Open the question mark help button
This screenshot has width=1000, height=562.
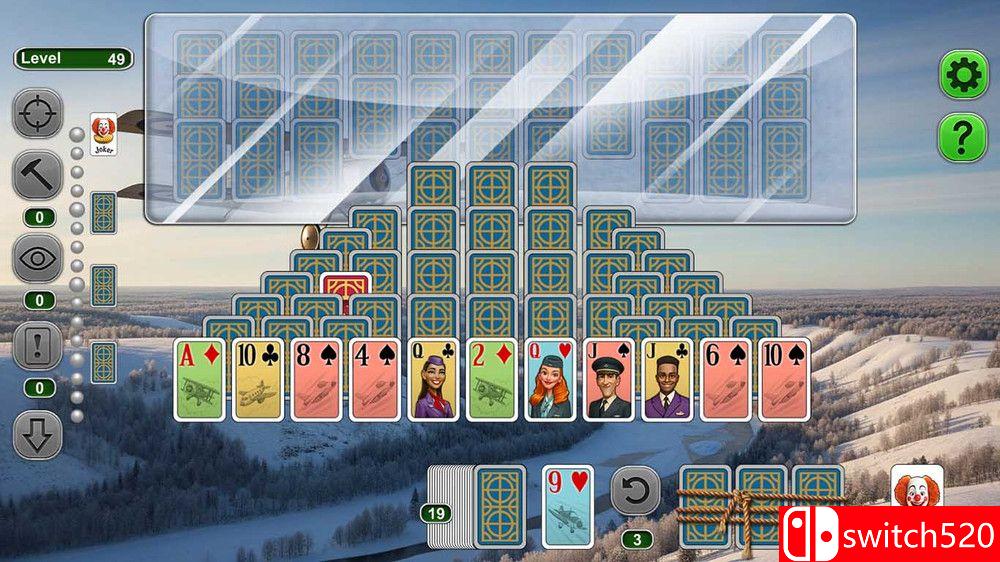[x=962, y=138]
